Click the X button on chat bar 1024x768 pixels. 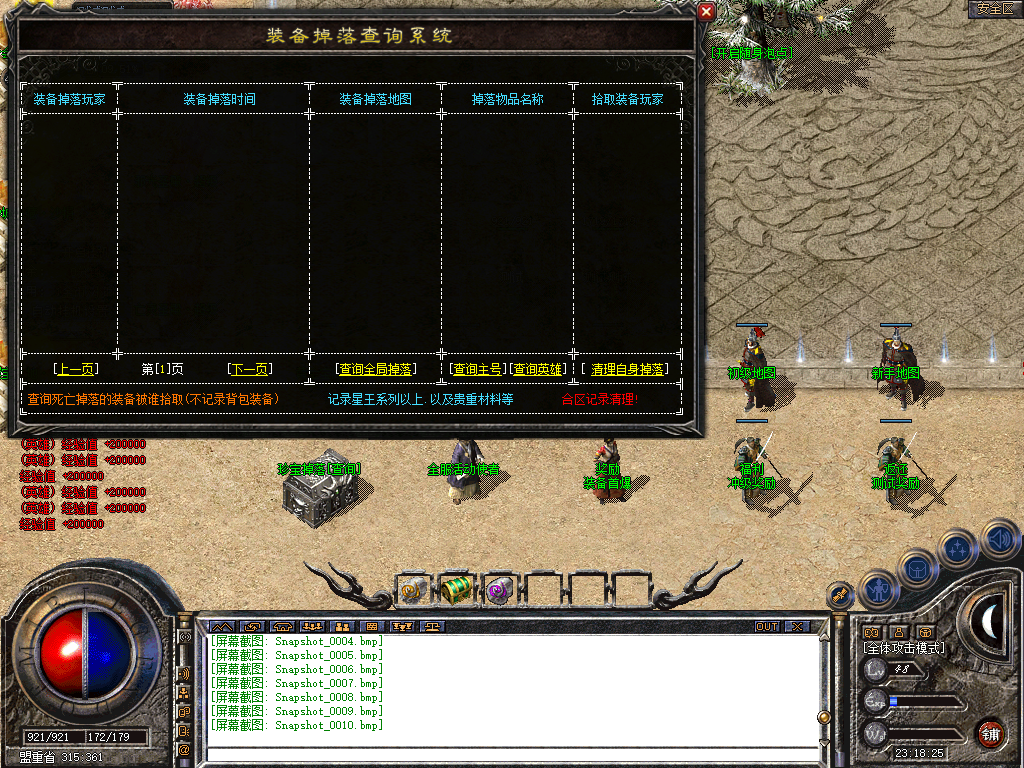coord(797,627)
